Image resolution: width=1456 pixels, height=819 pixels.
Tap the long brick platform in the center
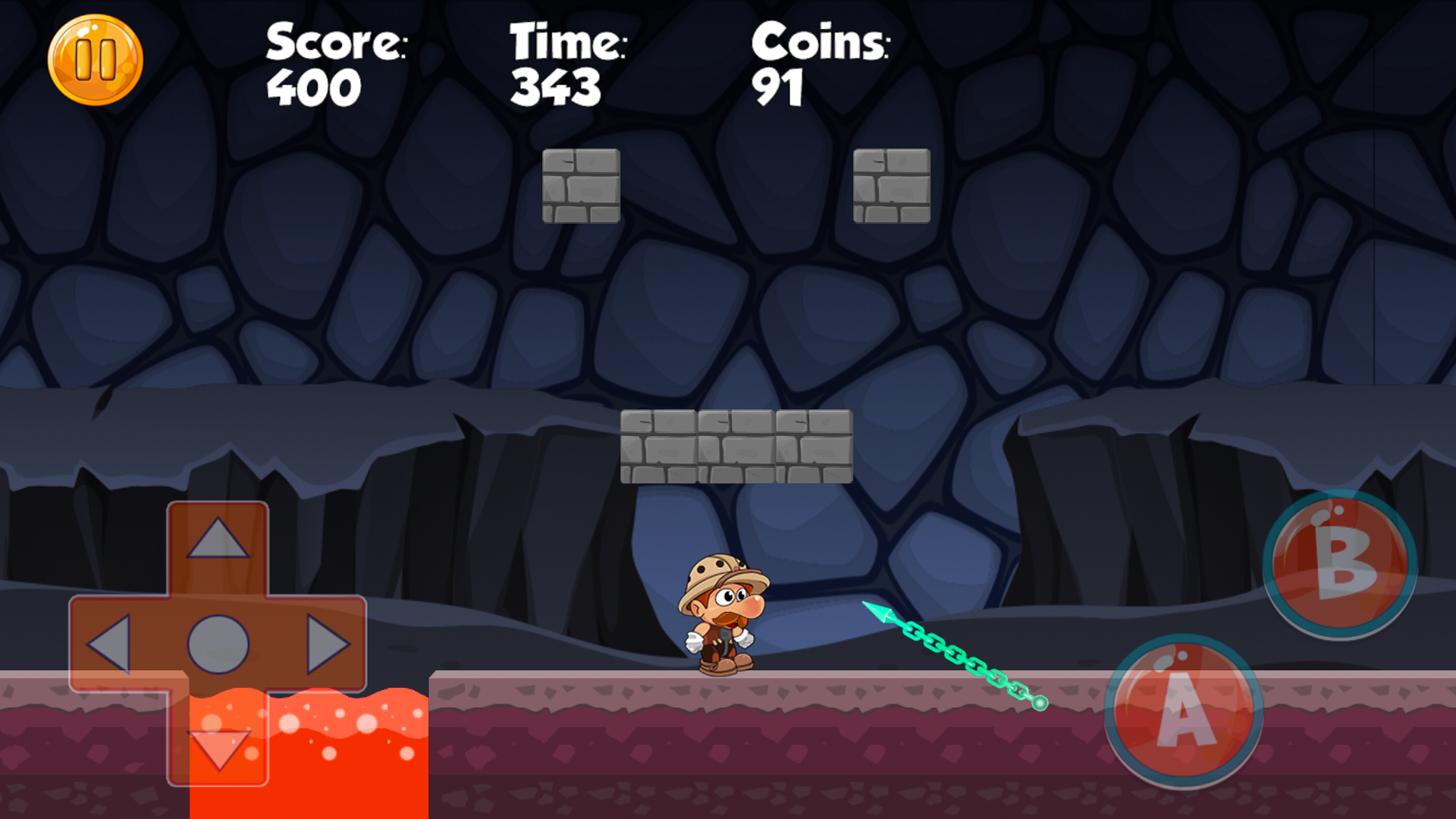point(736,446)
